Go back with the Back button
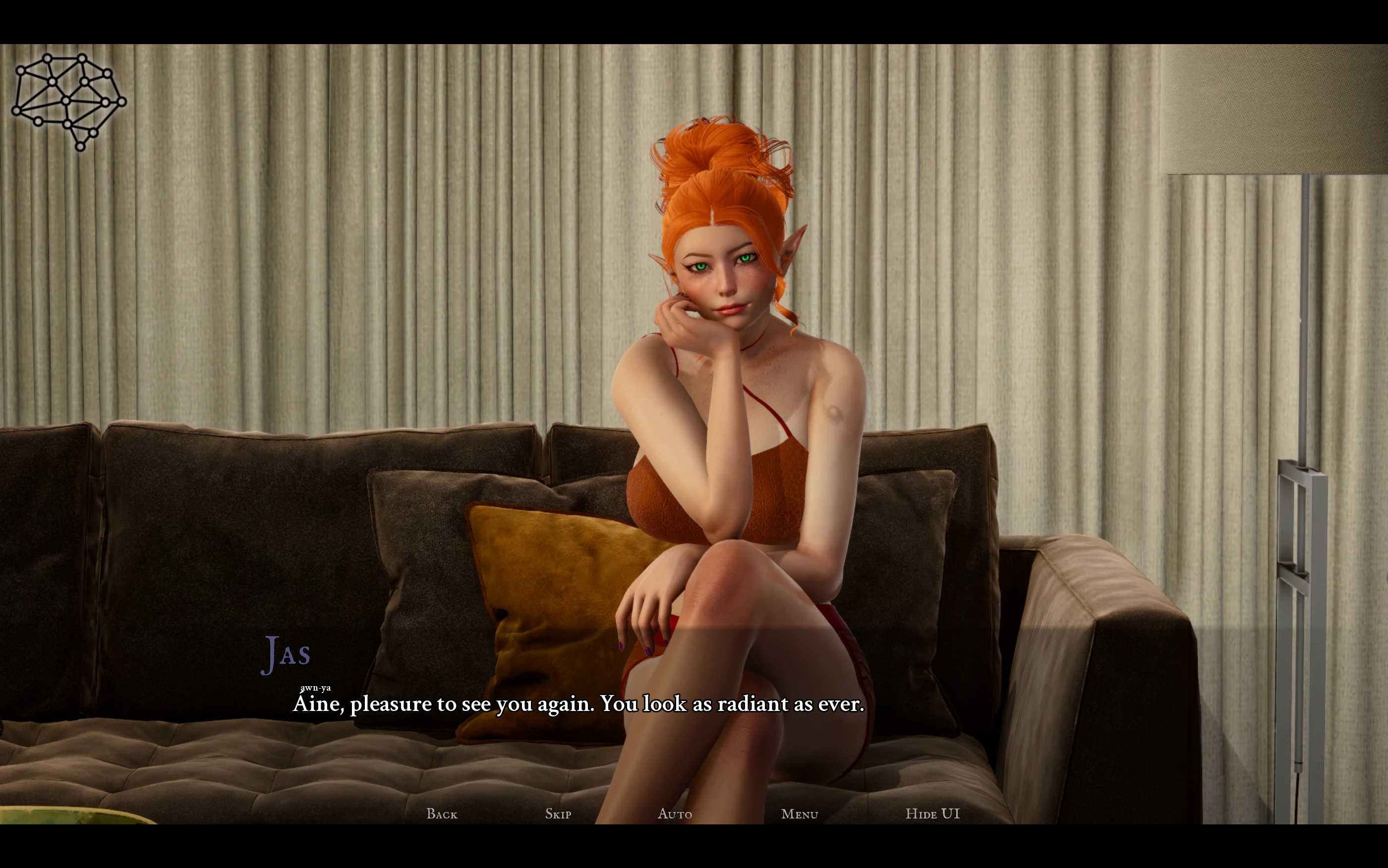Viewport: 1388px width, 868px height. tap(442, 814)
